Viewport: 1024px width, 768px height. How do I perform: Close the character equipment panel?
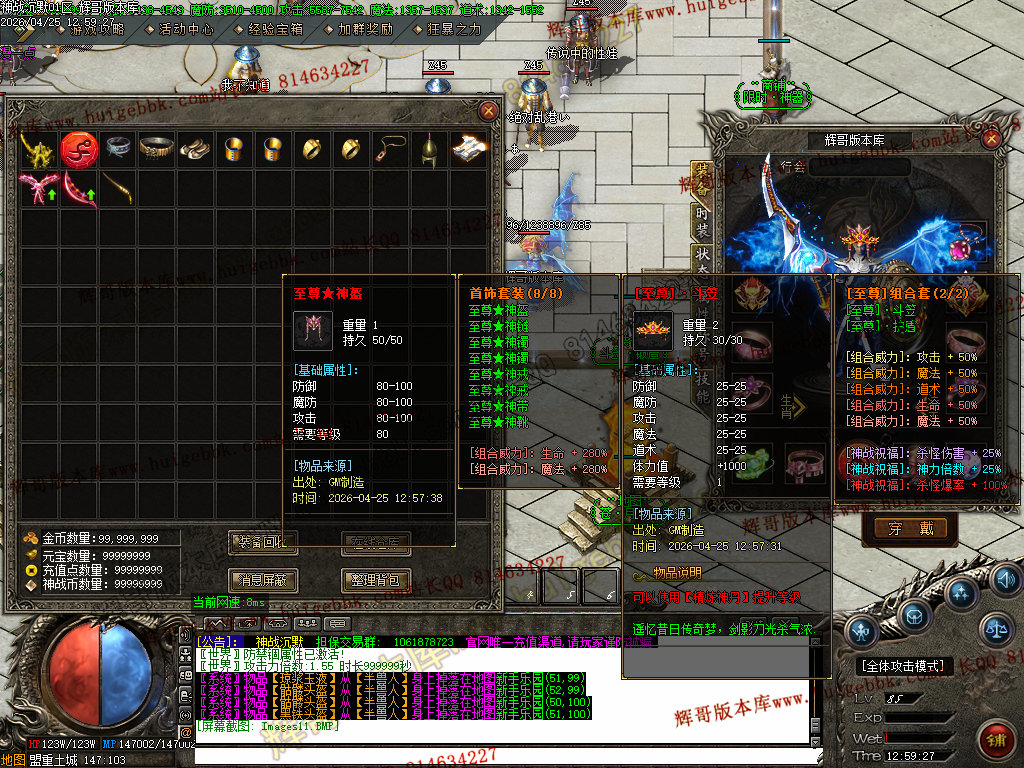click(x=992, y=139)
